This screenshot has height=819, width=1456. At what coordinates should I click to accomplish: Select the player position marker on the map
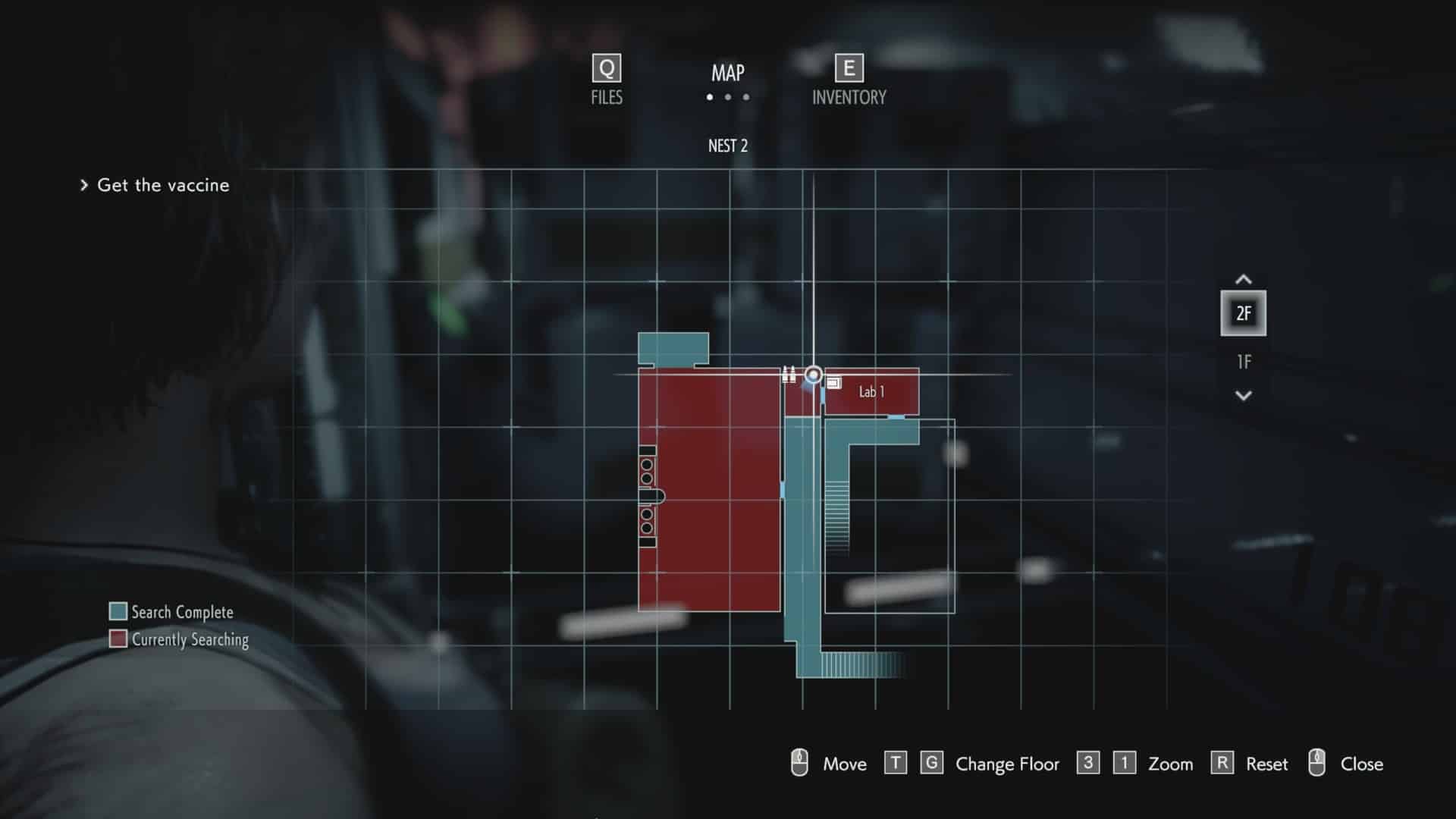[x=814, y=373]
